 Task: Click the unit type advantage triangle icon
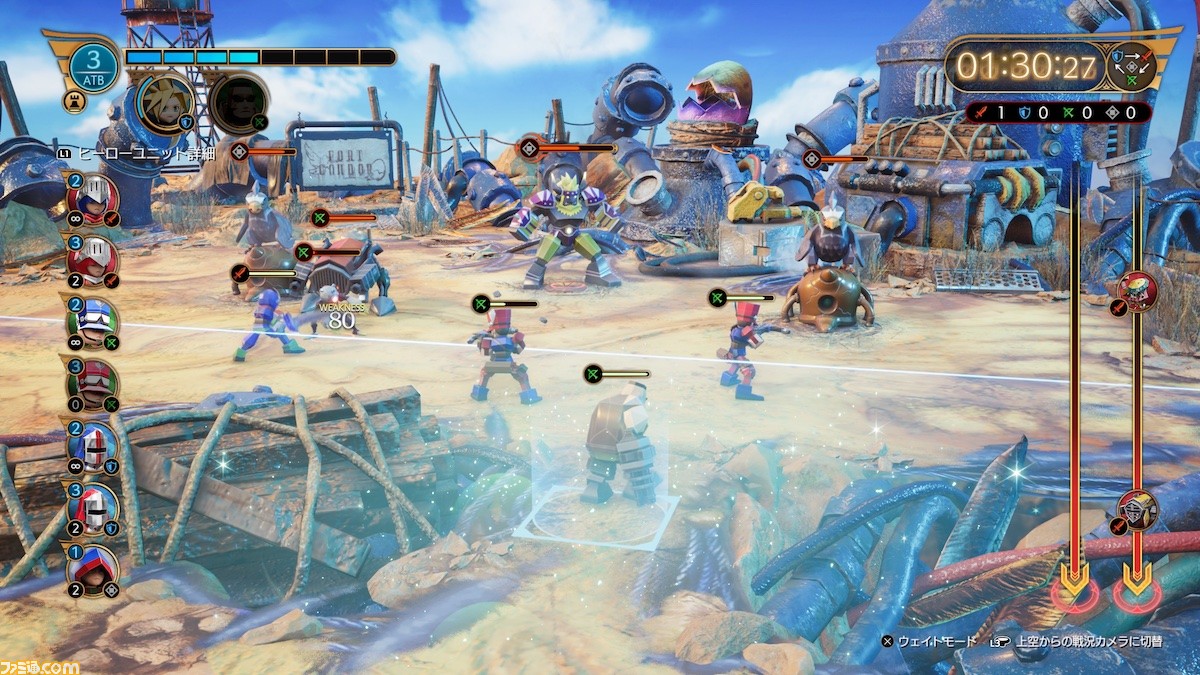[1133, 67]
